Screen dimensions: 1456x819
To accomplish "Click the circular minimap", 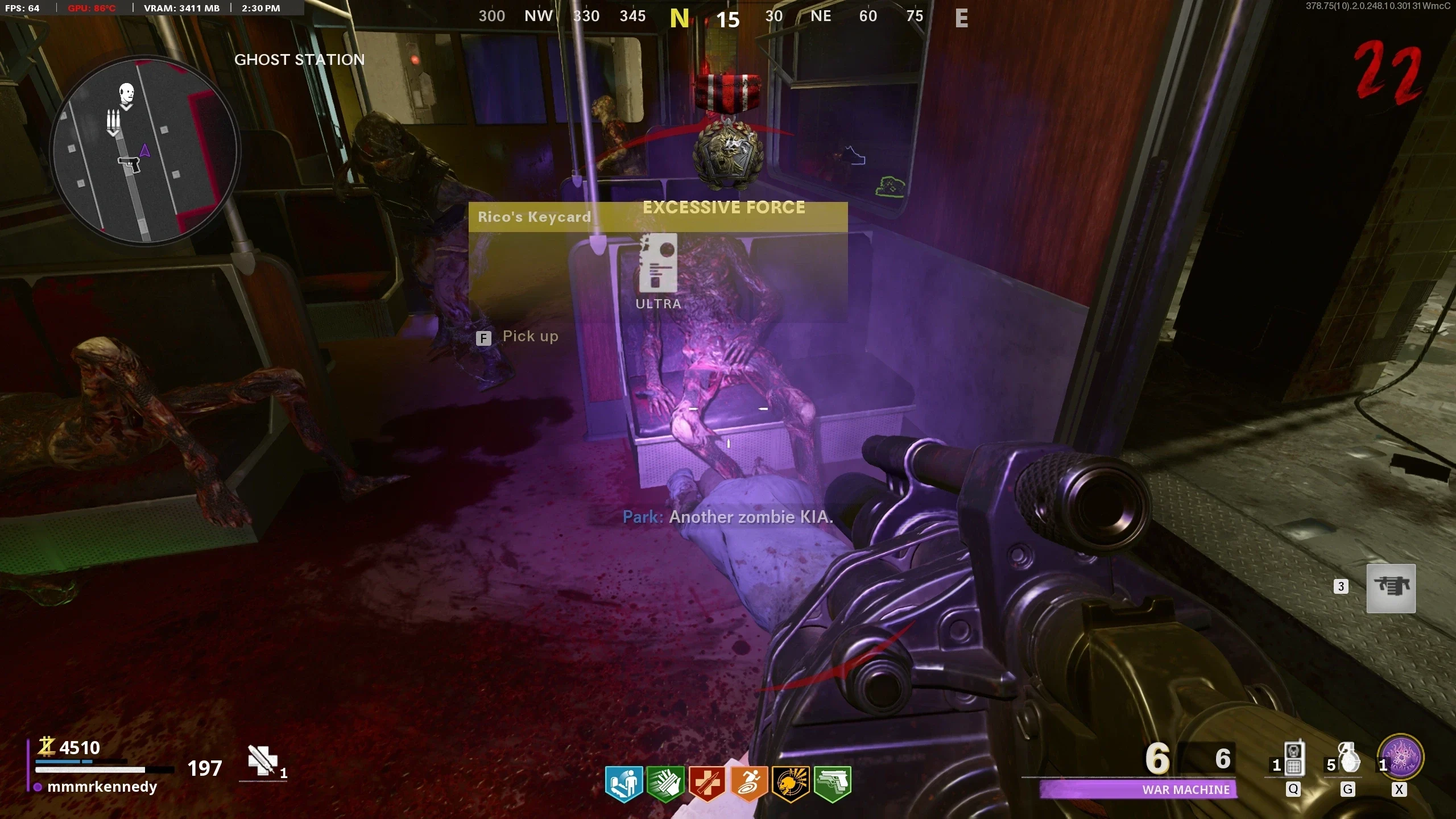I will [144, 151].
